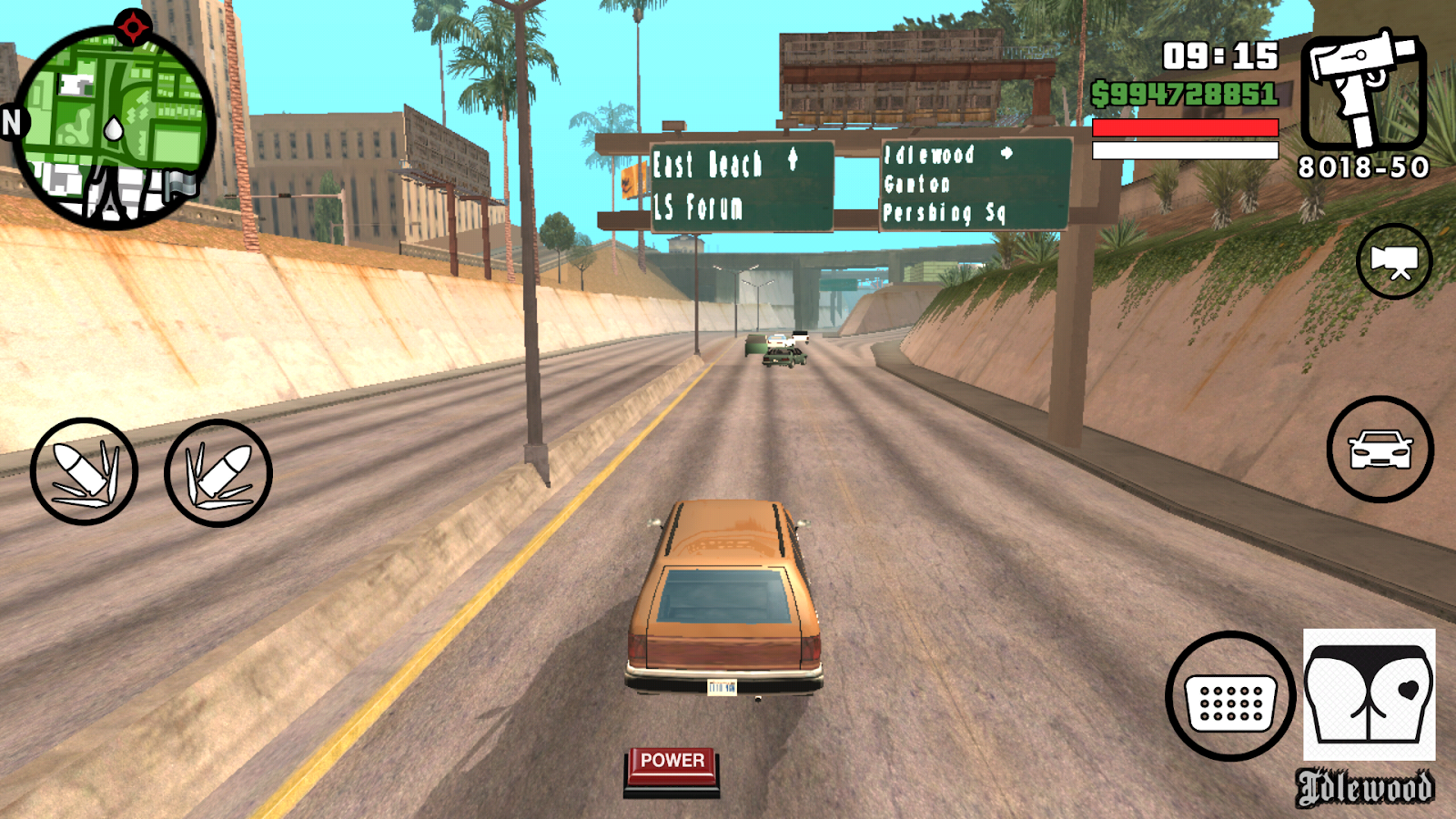Tap the $994728851 money display
Screen dimensions: 1456x819
(x=1188, y=91)
